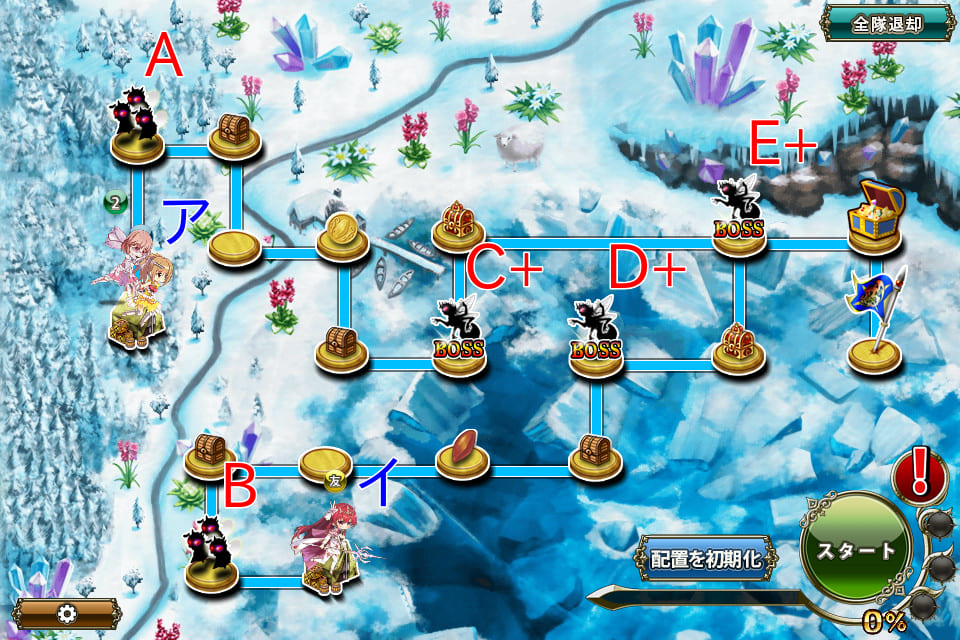
Task: Select the shadow enemy node near A
Action: (138, 125)
